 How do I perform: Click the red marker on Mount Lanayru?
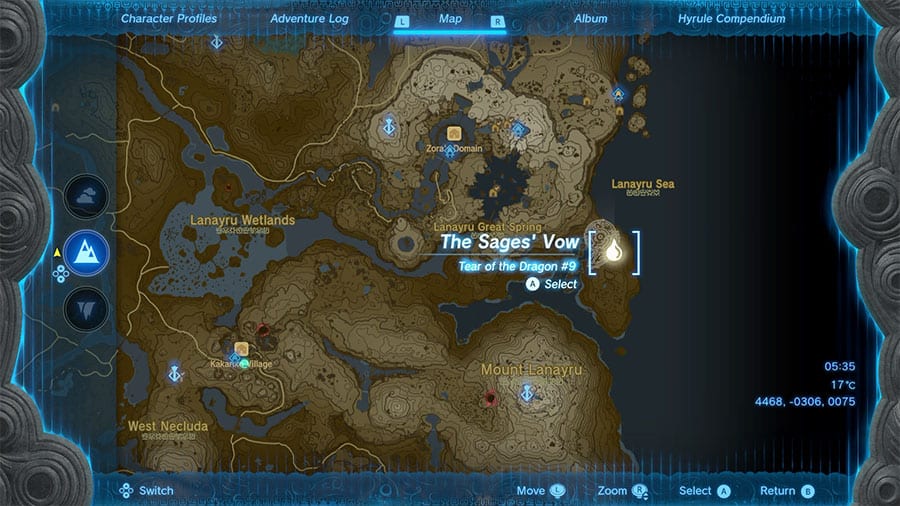491,398
